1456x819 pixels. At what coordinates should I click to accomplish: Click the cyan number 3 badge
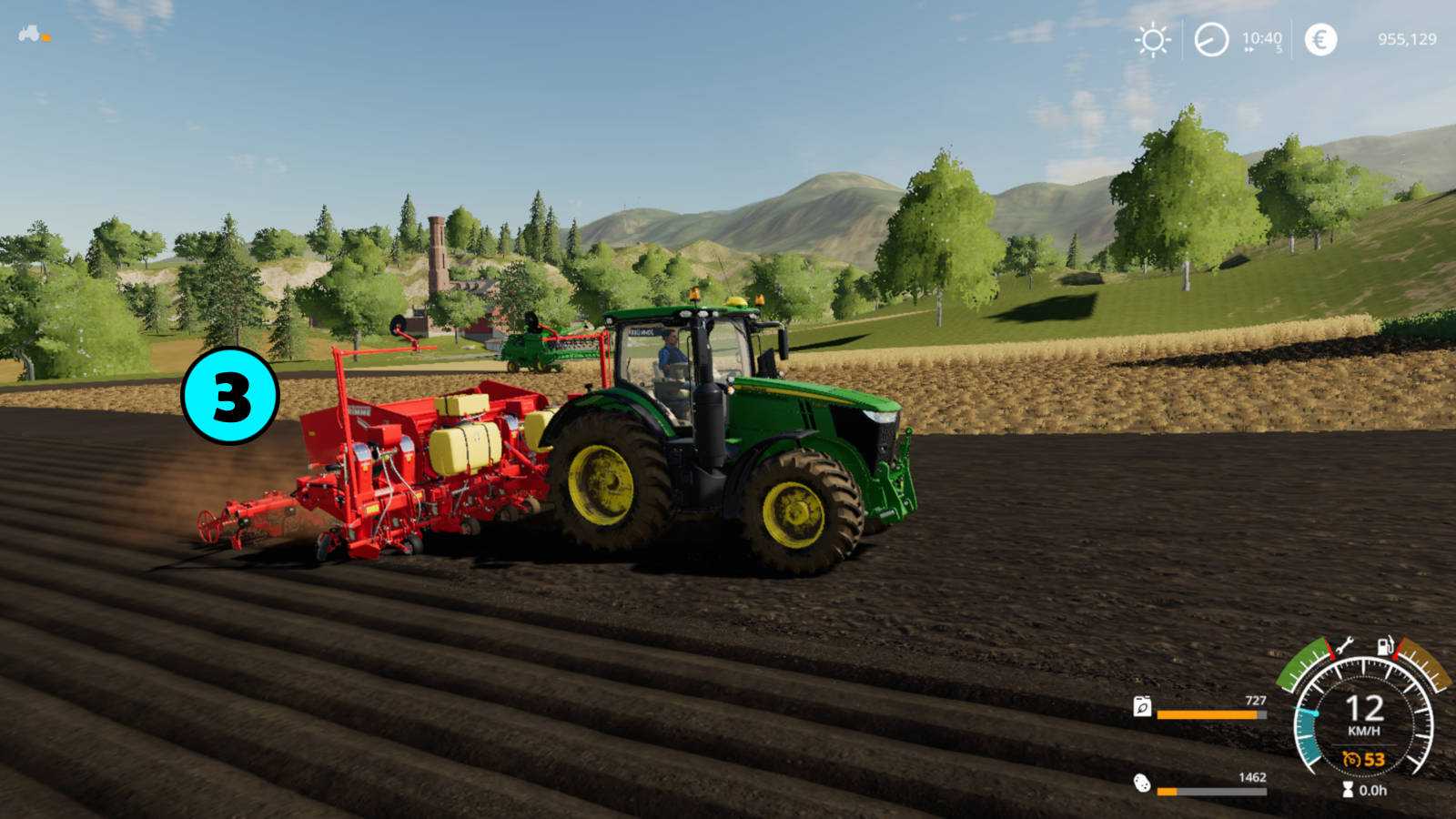pos(230,396)
